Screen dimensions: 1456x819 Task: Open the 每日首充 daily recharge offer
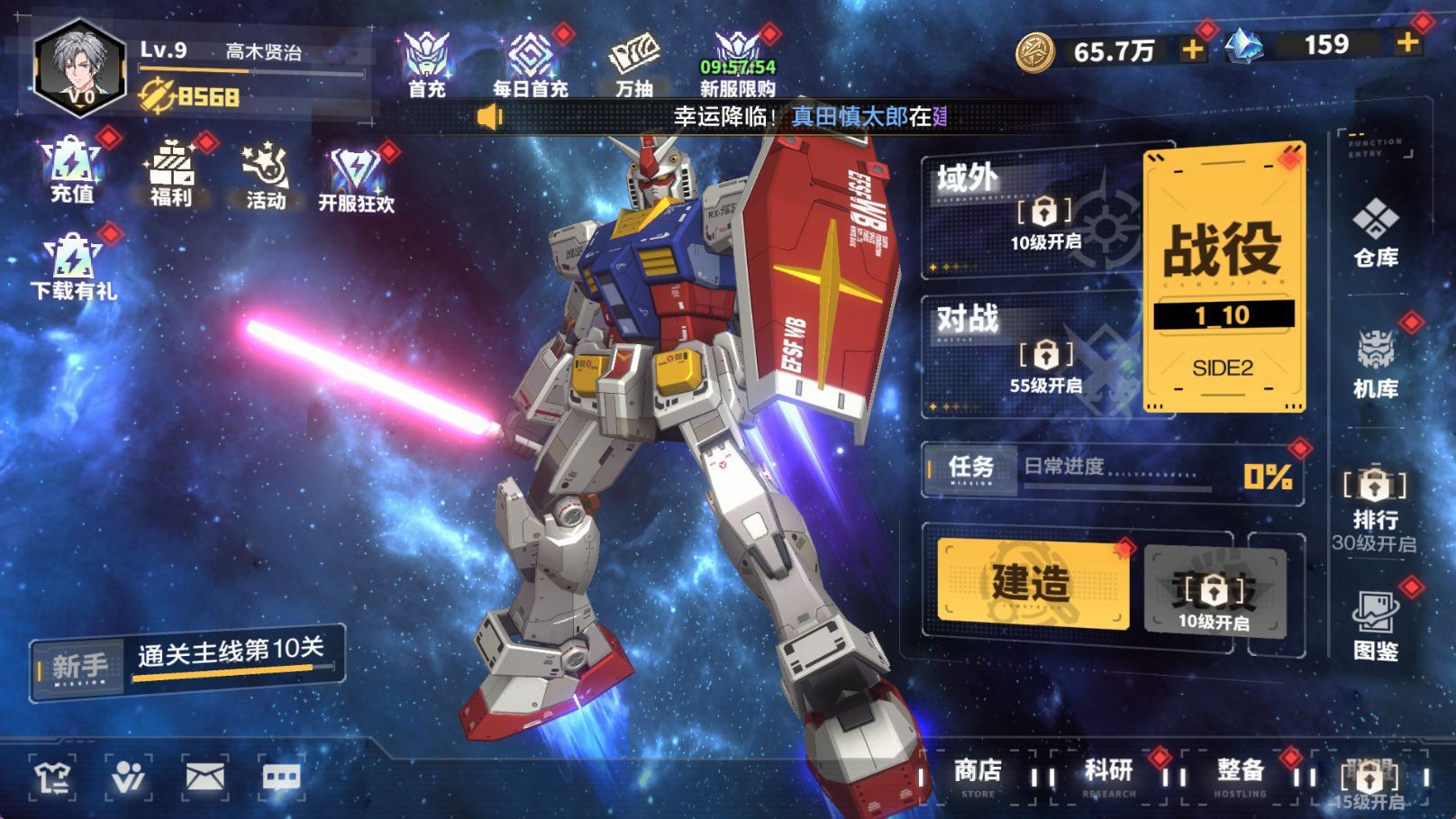[530, 64]
